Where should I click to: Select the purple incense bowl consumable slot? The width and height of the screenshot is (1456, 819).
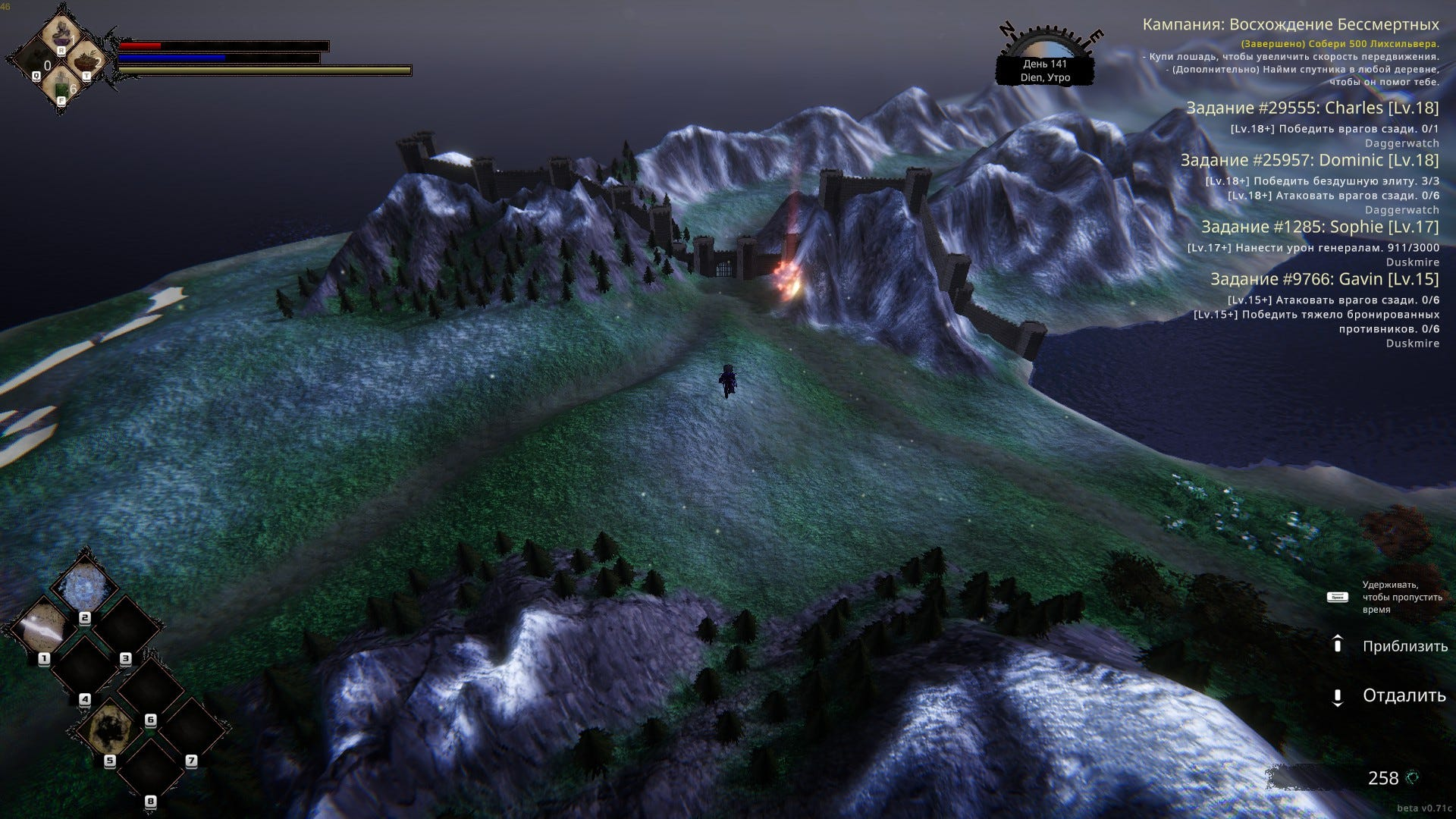coord(61,33)
